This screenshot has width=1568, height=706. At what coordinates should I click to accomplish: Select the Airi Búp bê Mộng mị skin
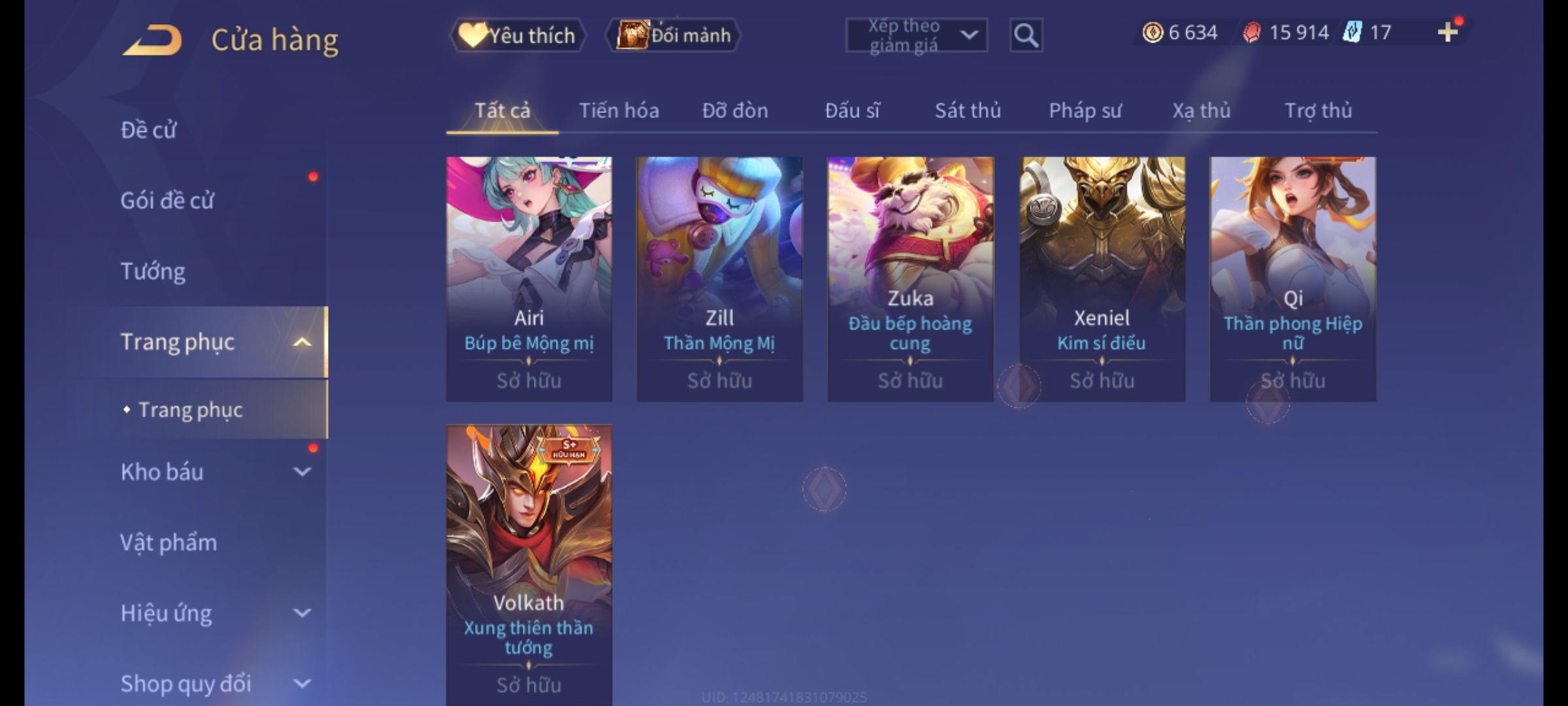point(529,278)
